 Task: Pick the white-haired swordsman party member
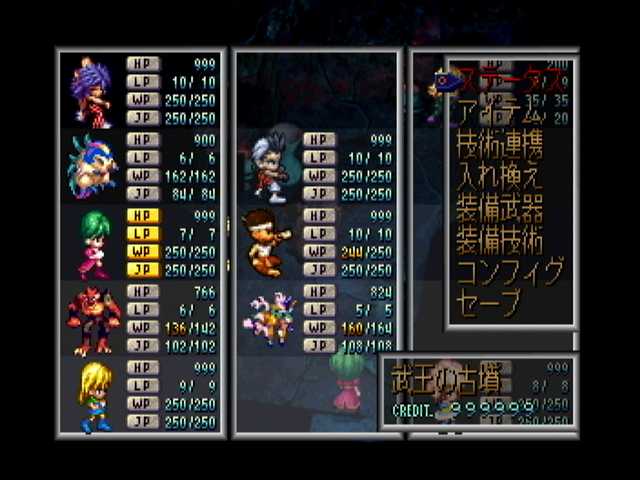coord(268,167)
